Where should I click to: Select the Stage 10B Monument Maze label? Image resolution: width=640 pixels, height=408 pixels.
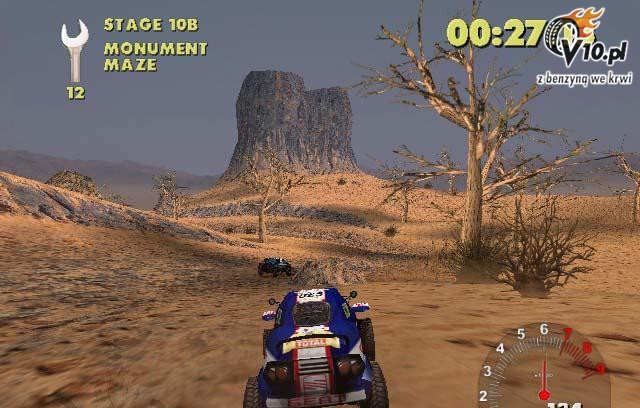tap(154, 44)
